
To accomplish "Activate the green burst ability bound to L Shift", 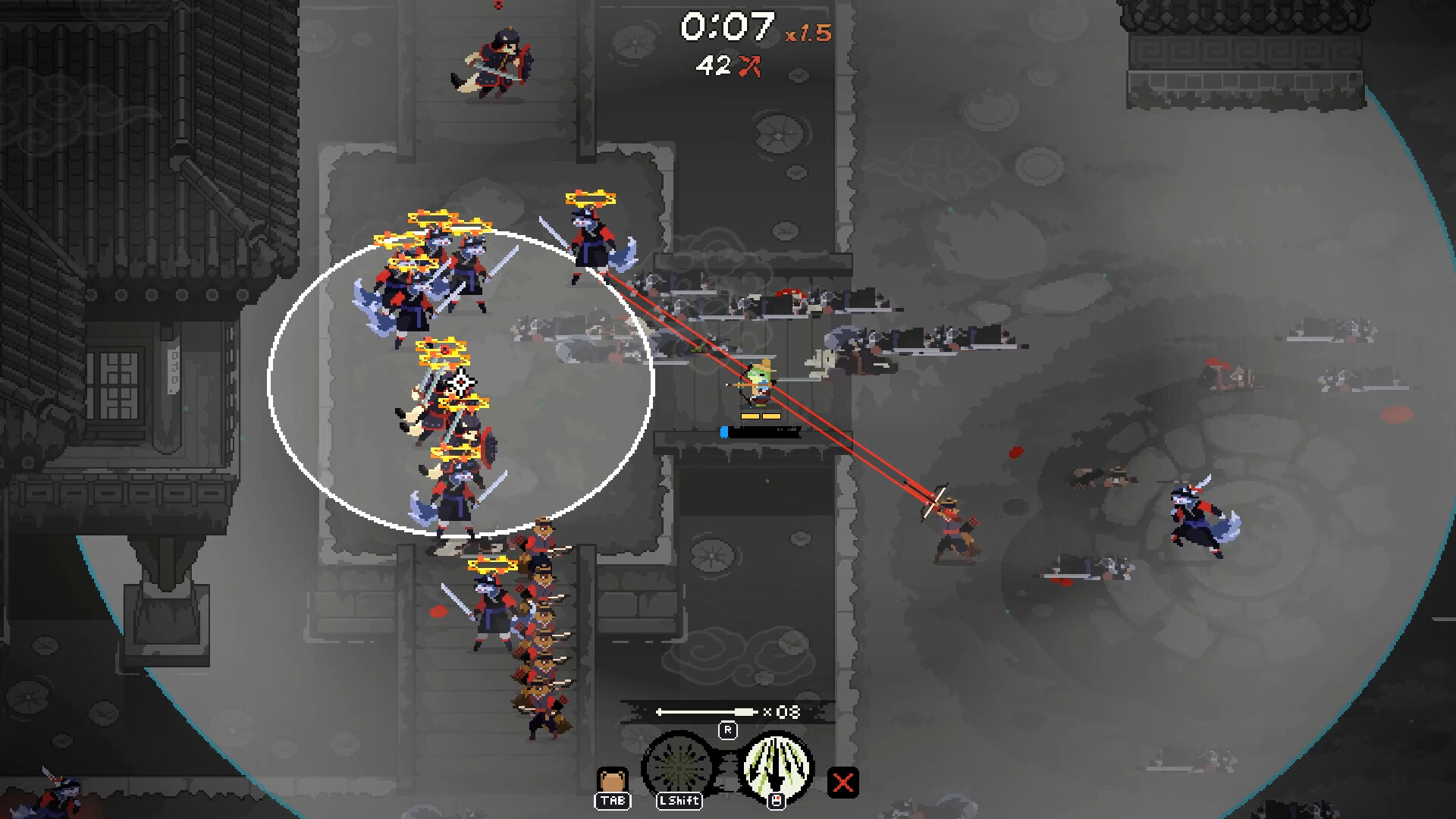I will 679,766.
